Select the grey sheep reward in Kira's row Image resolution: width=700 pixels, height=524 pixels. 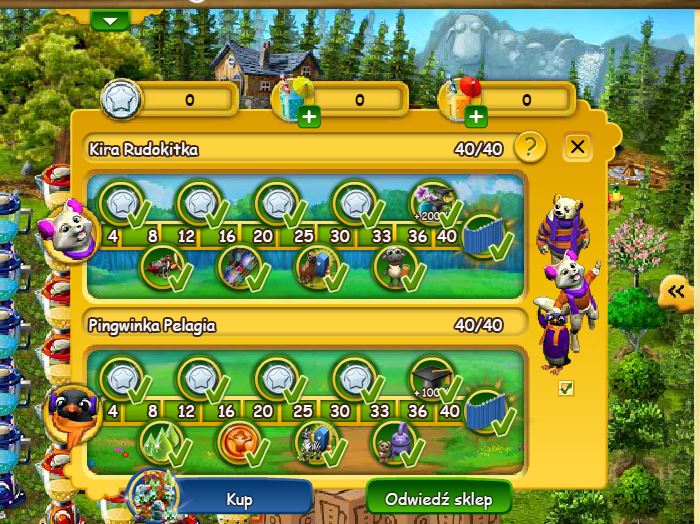click(393, 266)
